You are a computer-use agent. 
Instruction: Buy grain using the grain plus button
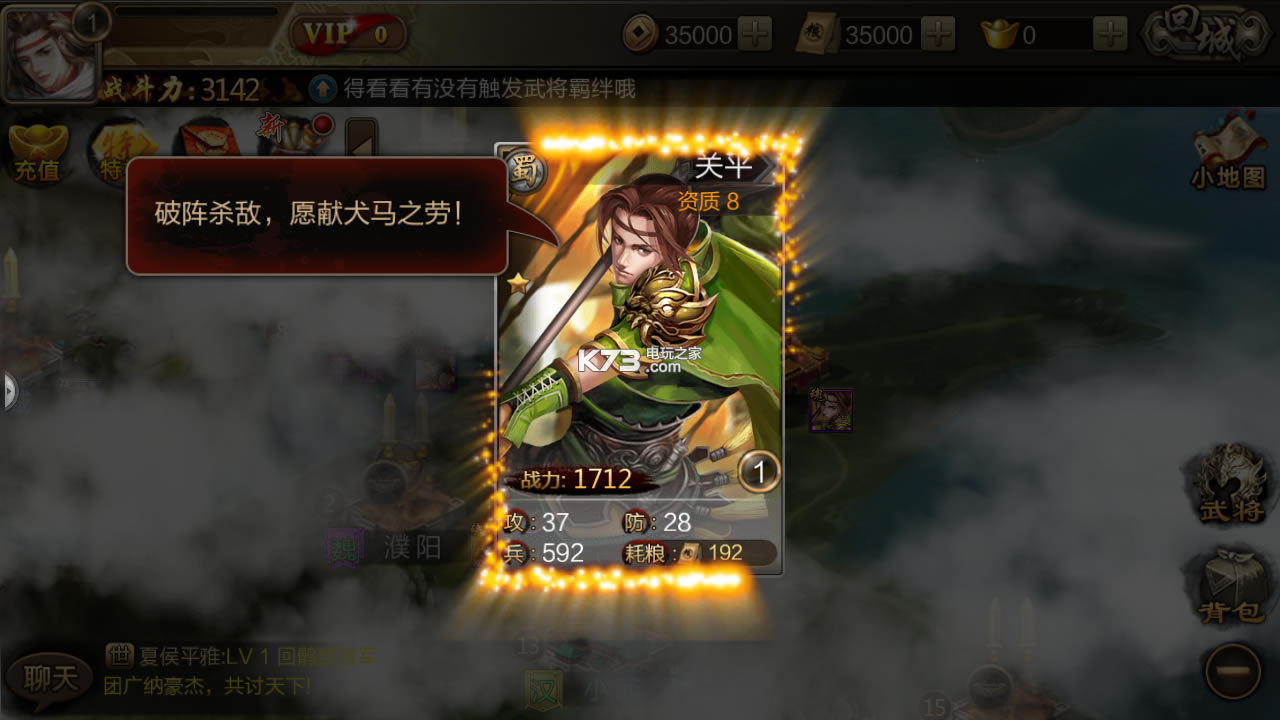pyautogui.click(x=937, y=31)
